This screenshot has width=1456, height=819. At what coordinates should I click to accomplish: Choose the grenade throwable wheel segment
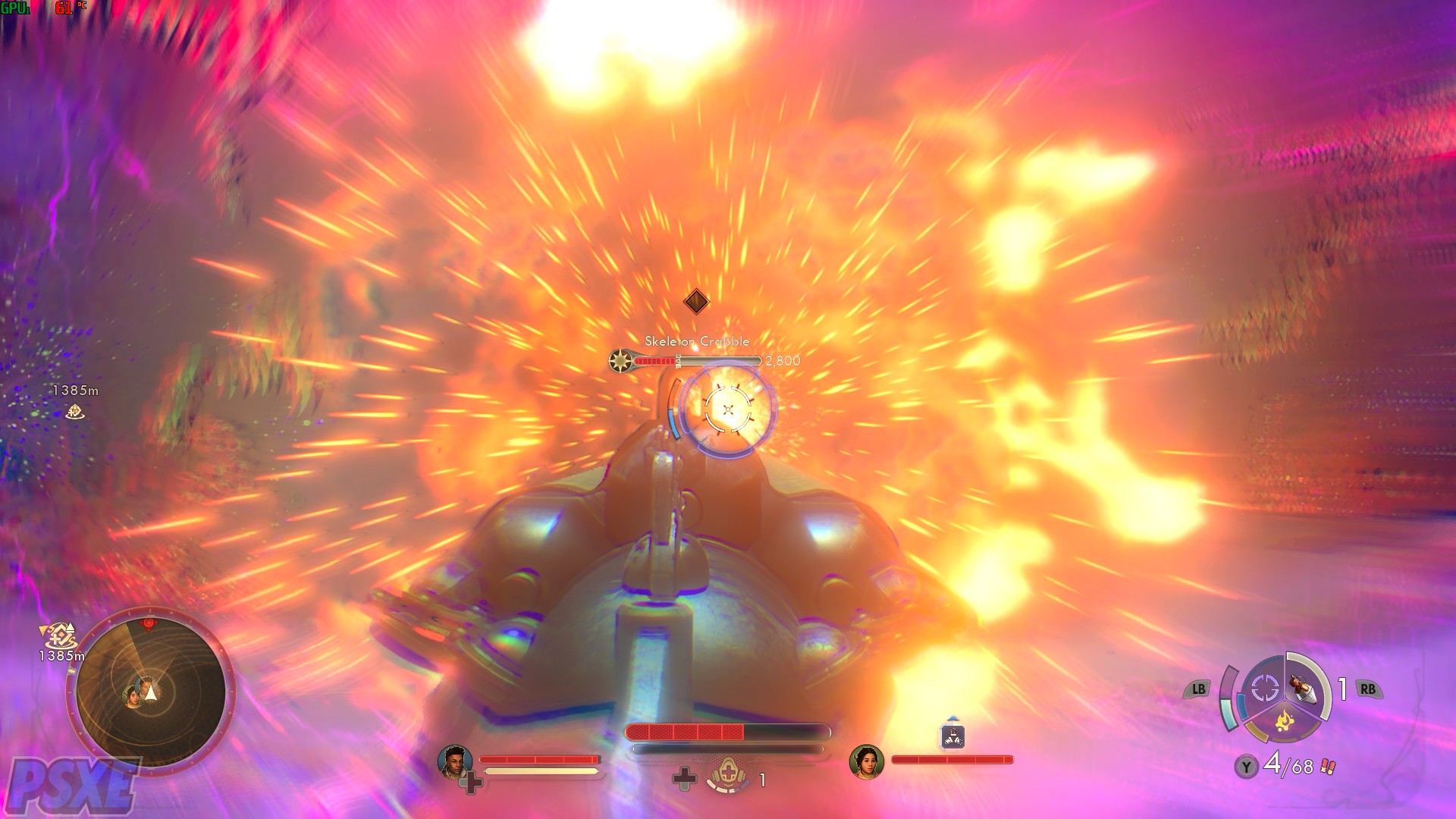pyautogui.click(x=1307, y=689)
